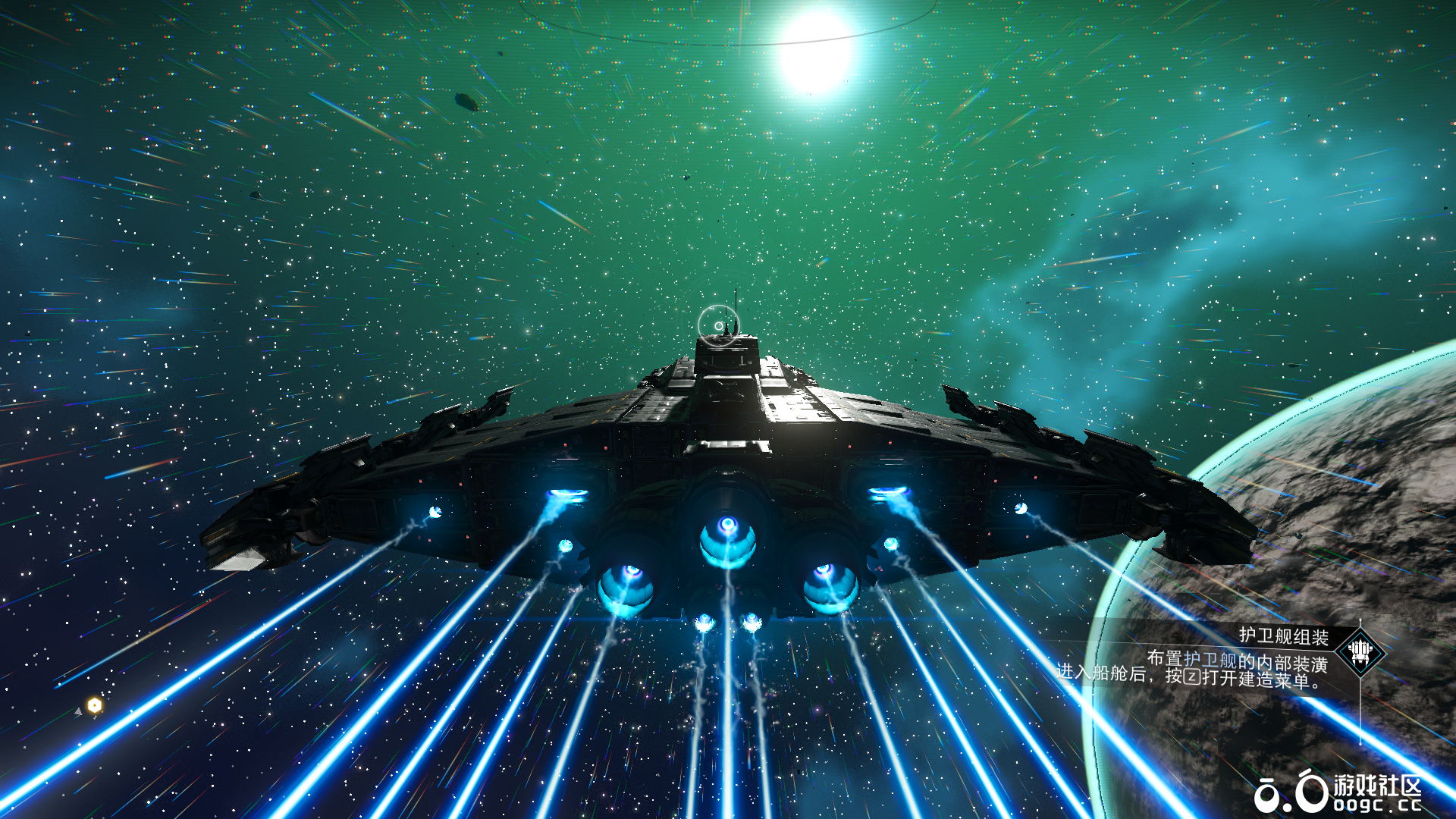Click the 护卫舰组装 mission diamond icon
The height and width of the screenshot is (819, 1456).
tap(1360, 653)
